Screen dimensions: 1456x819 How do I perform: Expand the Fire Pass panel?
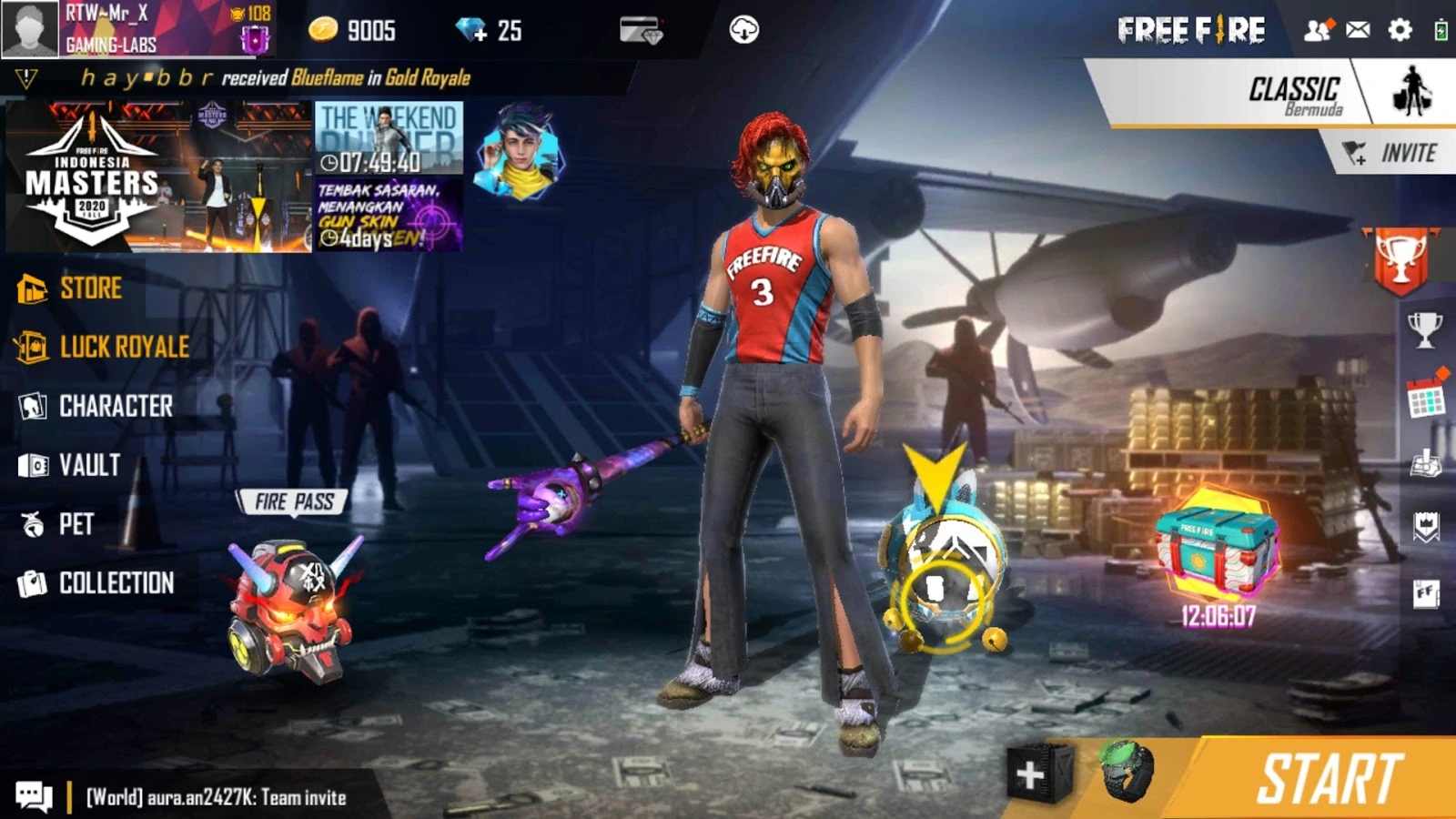[x=293, y=500]
